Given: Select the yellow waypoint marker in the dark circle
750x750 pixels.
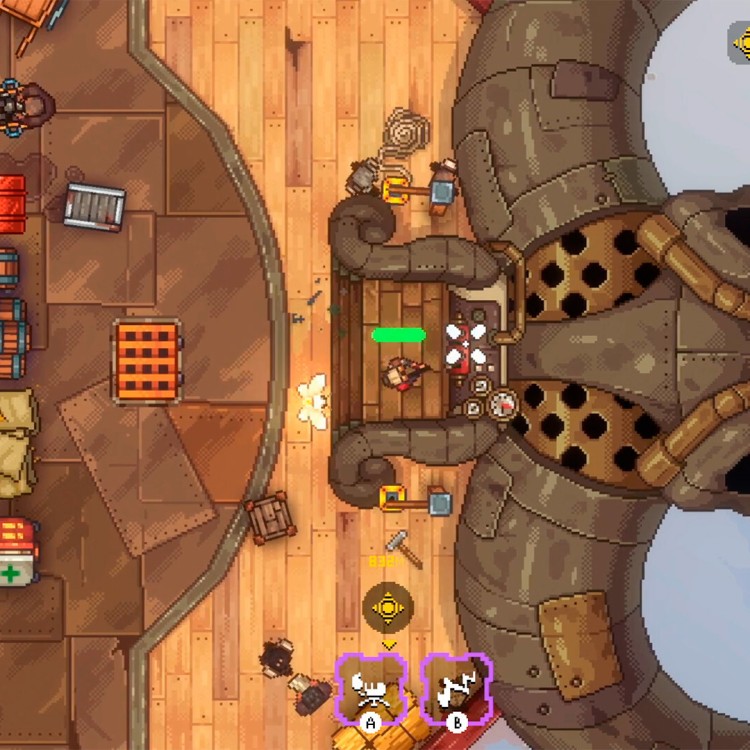Looking at the screenshot, I should point(387,607).
